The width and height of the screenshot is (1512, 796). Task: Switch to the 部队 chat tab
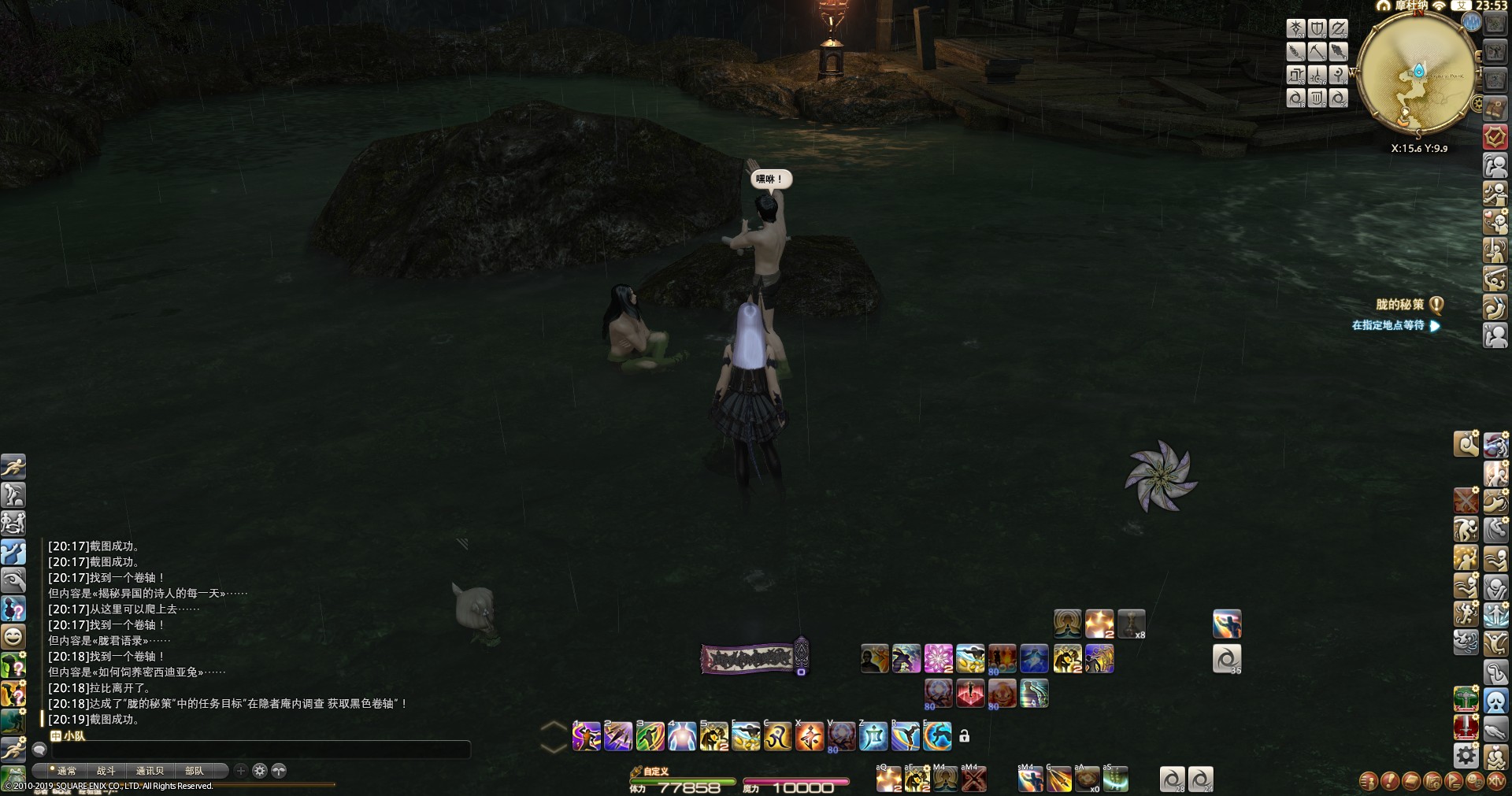(x=194, y=771)
